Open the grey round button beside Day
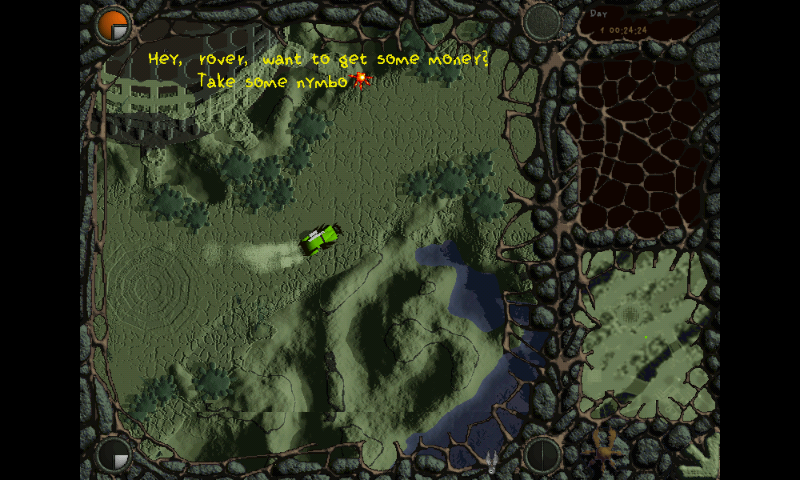800x480 pixels. 543,21
